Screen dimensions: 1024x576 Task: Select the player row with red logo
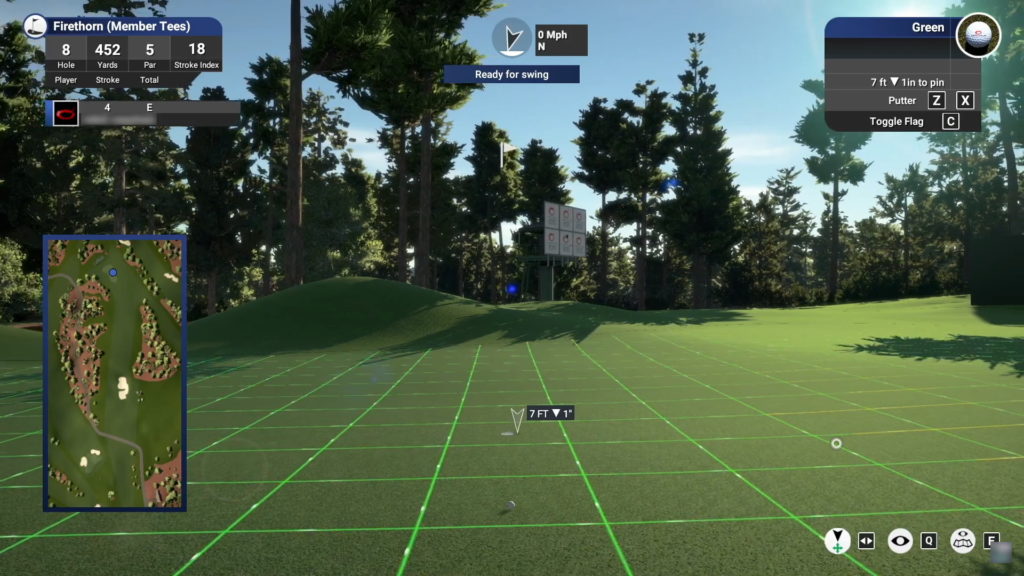(143, 113)
